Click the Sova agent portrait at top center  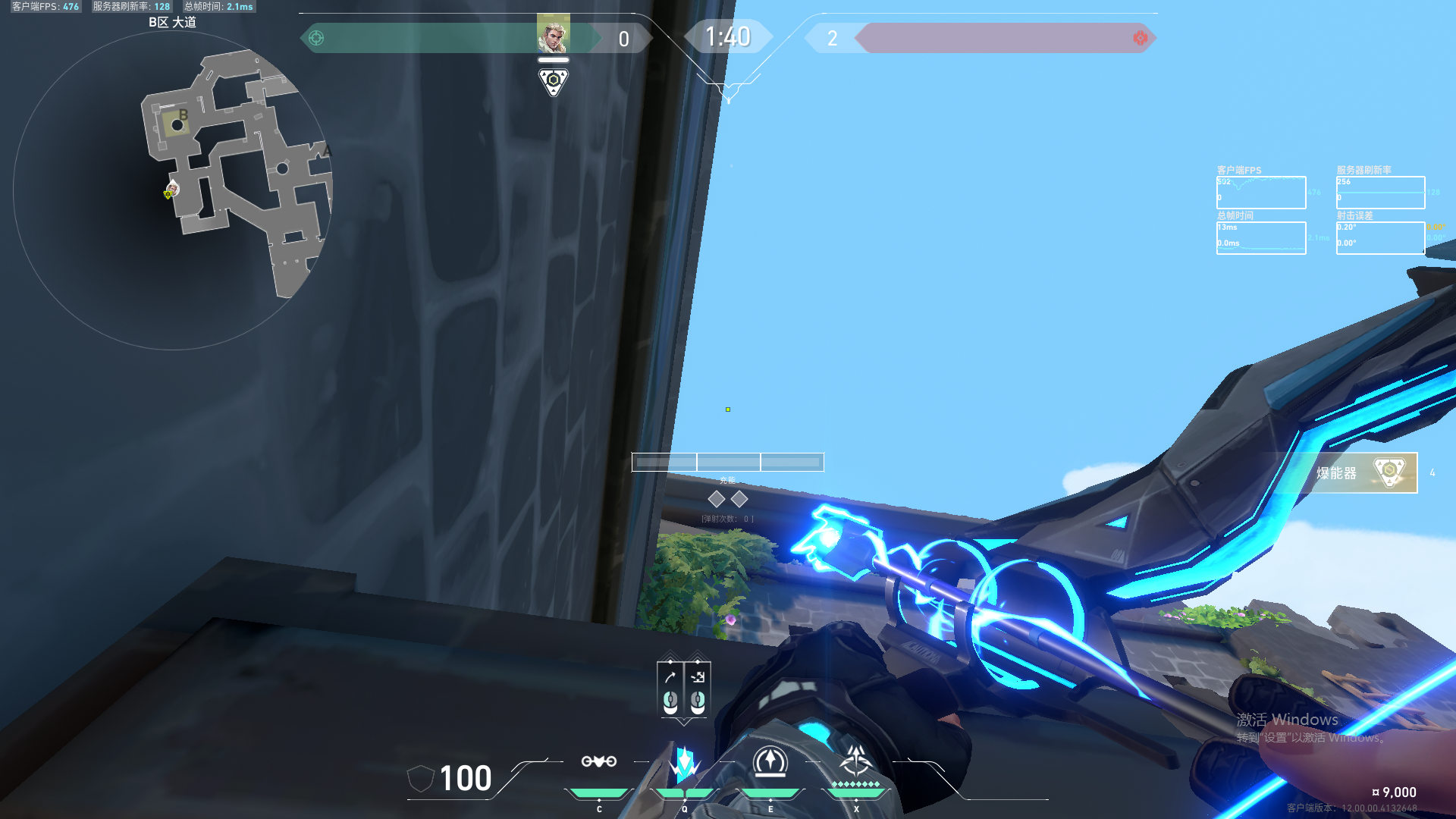[554, 33]
